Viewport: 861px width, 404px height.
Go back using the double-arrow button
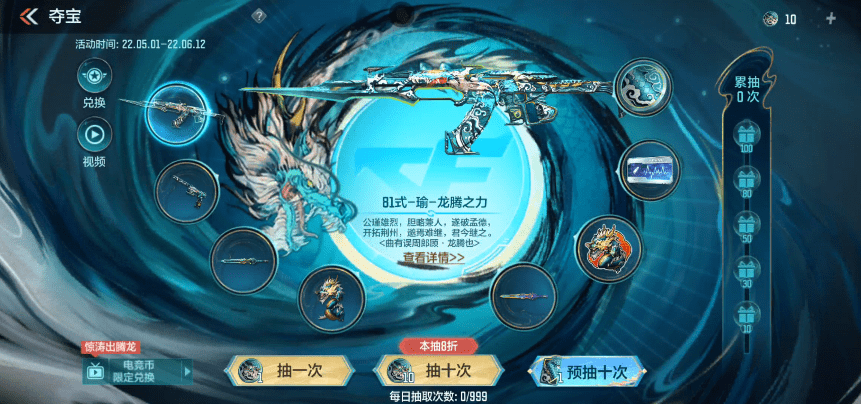[x=27, y=17]
